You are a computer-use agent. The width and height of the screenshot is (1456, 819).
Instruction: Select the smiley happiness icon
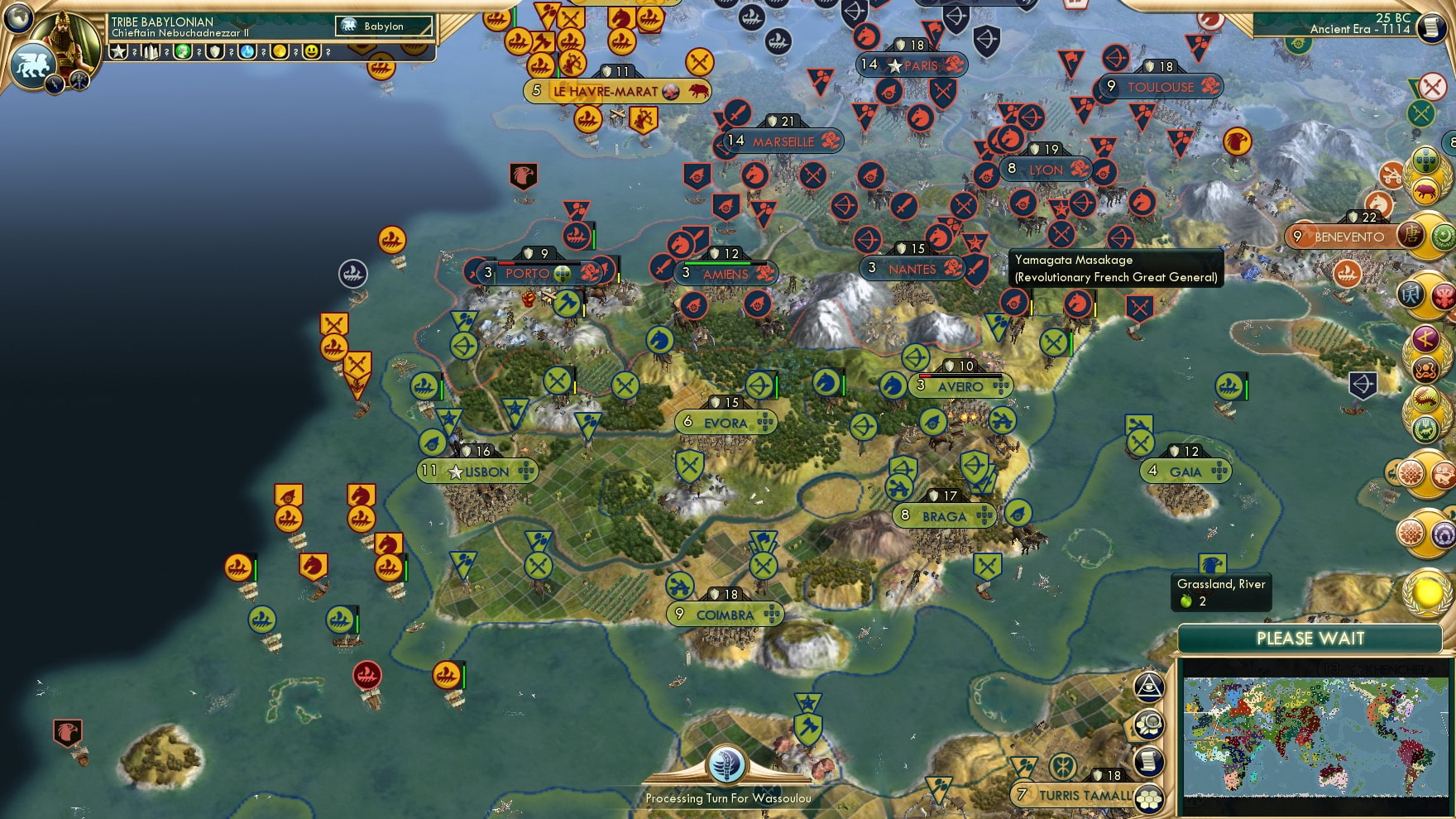click(x=312, y=52)
